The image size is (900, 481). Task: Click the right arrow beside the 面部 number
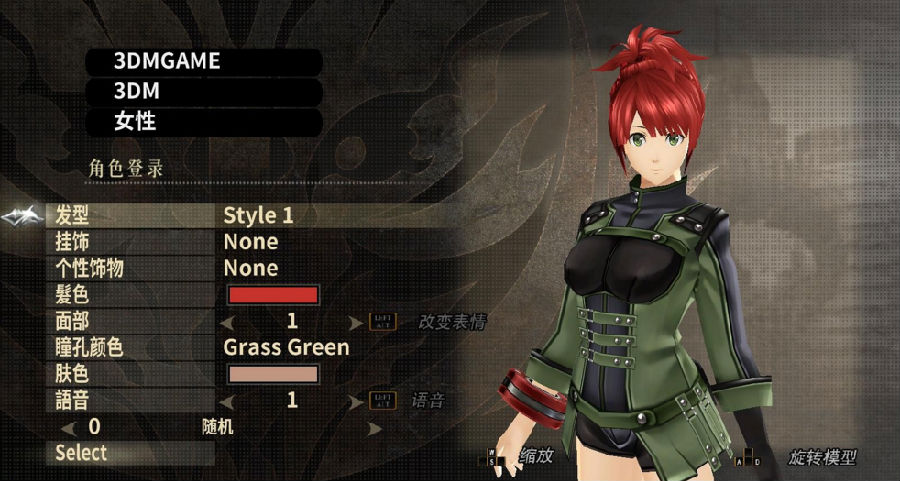click(356, 322)
